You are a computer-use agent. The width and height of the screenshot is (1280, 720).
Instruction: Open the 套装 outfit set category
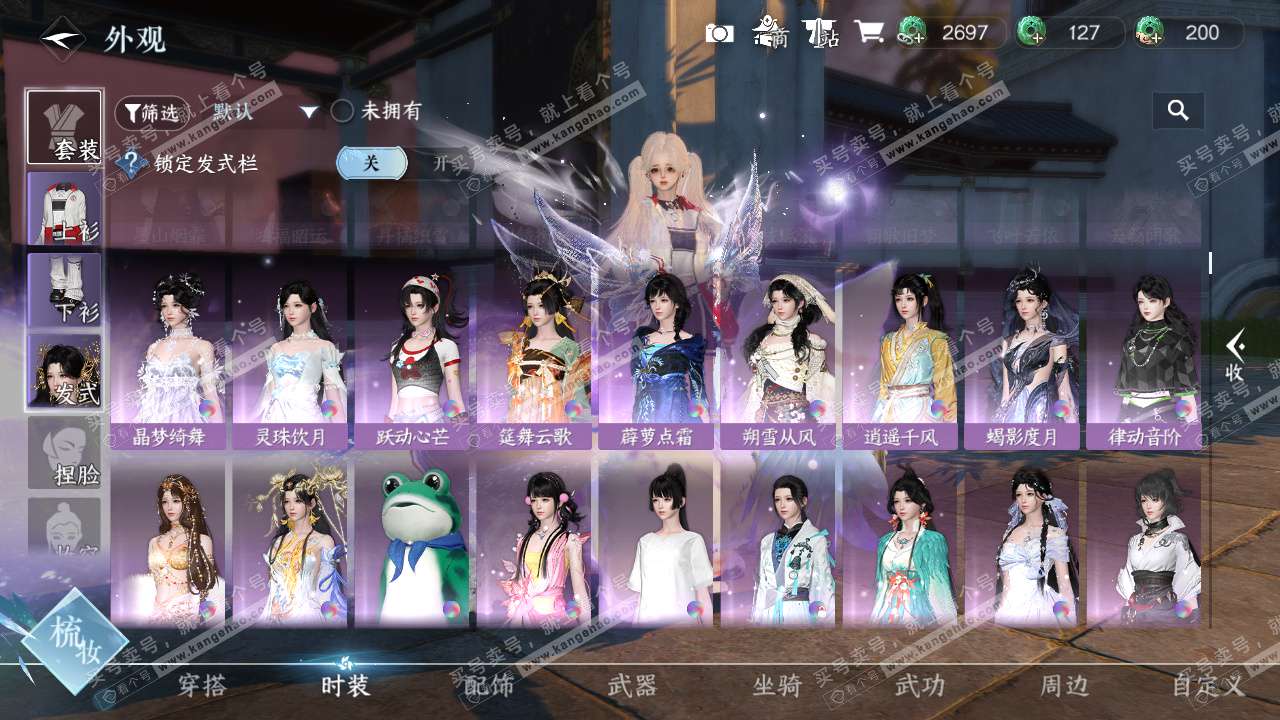[64, 128]
